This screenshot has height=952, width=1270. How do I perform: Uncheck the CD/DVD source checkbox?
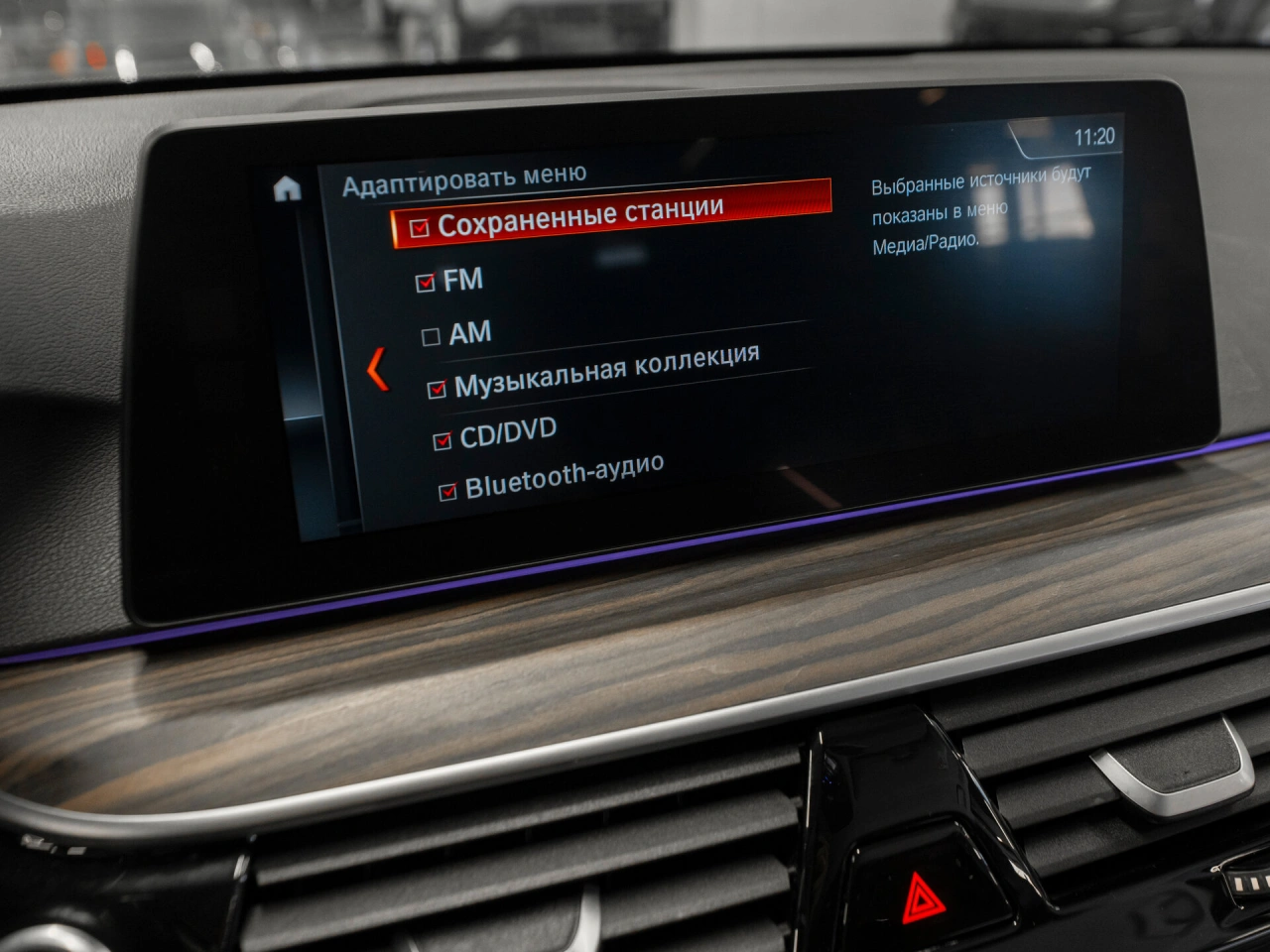(443, 440)
